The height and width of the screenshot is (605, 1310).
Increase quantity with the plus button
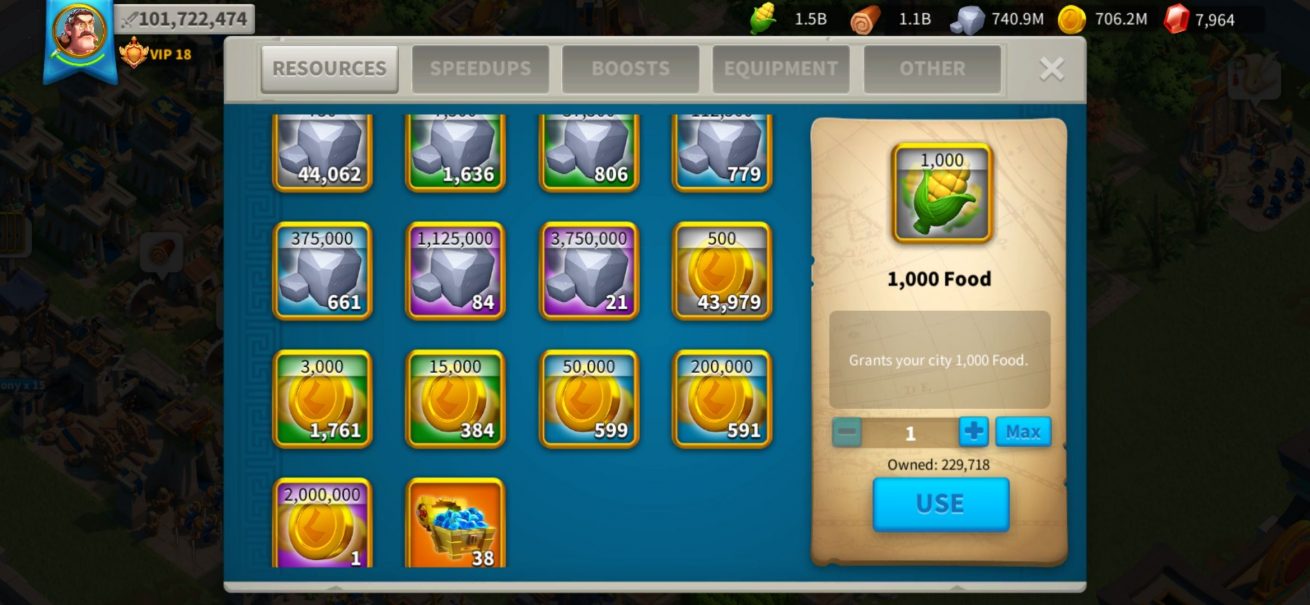pos(973,432)
